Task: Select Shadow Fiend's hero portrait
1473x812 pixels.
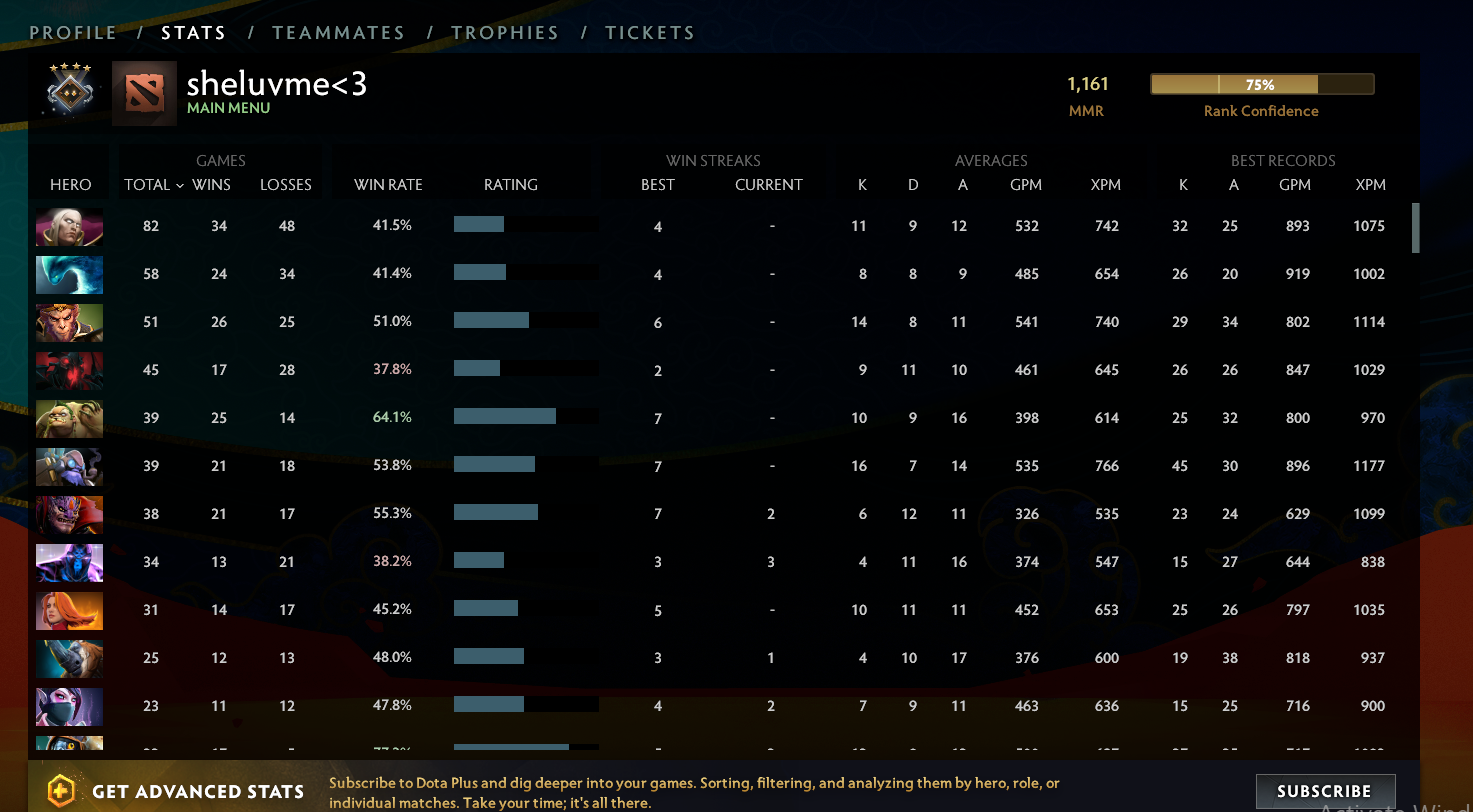Action: coord(69,370)
